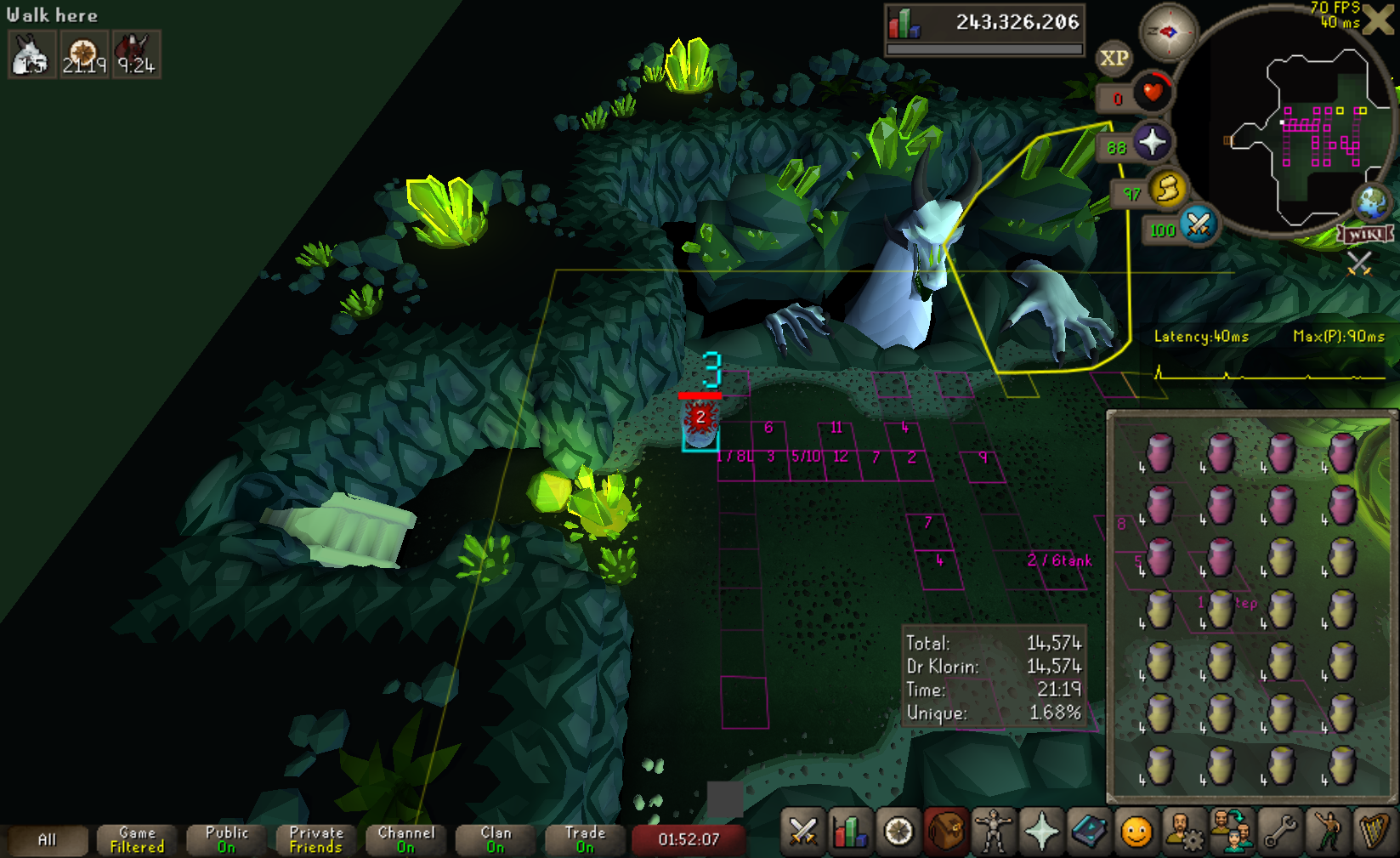Select the Clan chat tab
Screen dimensions: 1400x858
[x=496, y=840]
